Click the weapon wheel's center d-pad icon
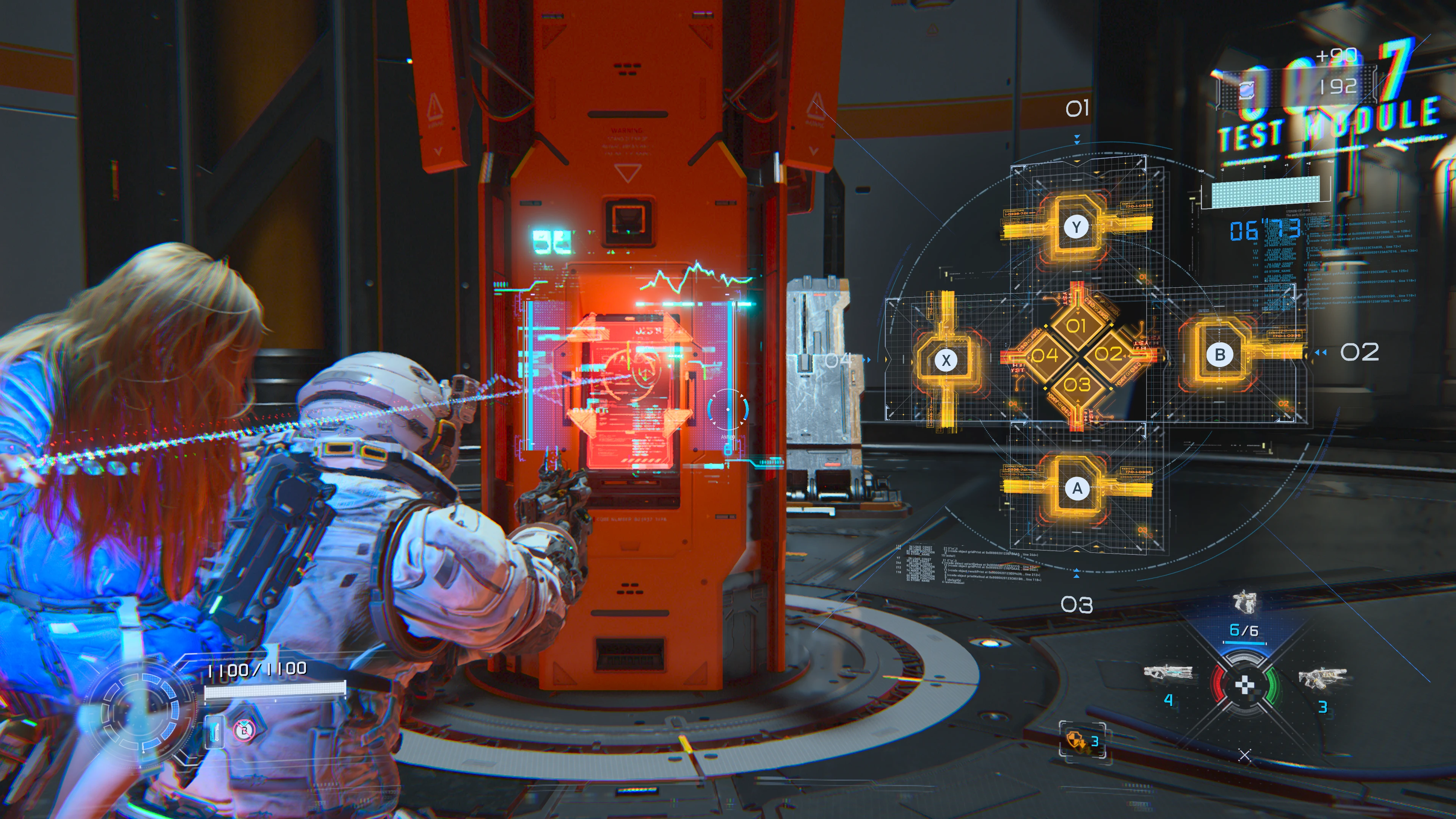1456x819 pixels. click(x=1244, y=686)
